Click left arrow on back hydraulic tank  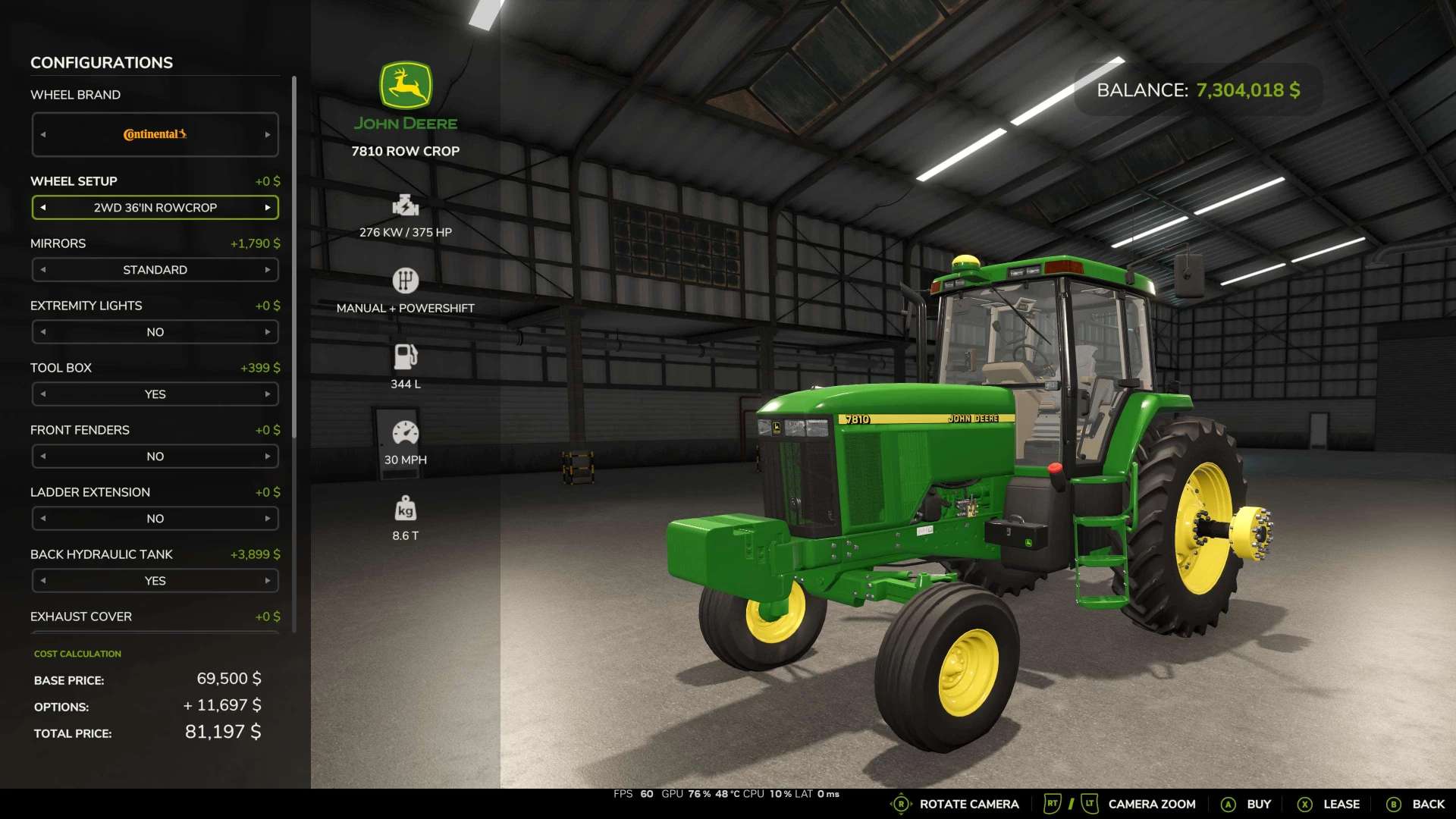[43, 581]
